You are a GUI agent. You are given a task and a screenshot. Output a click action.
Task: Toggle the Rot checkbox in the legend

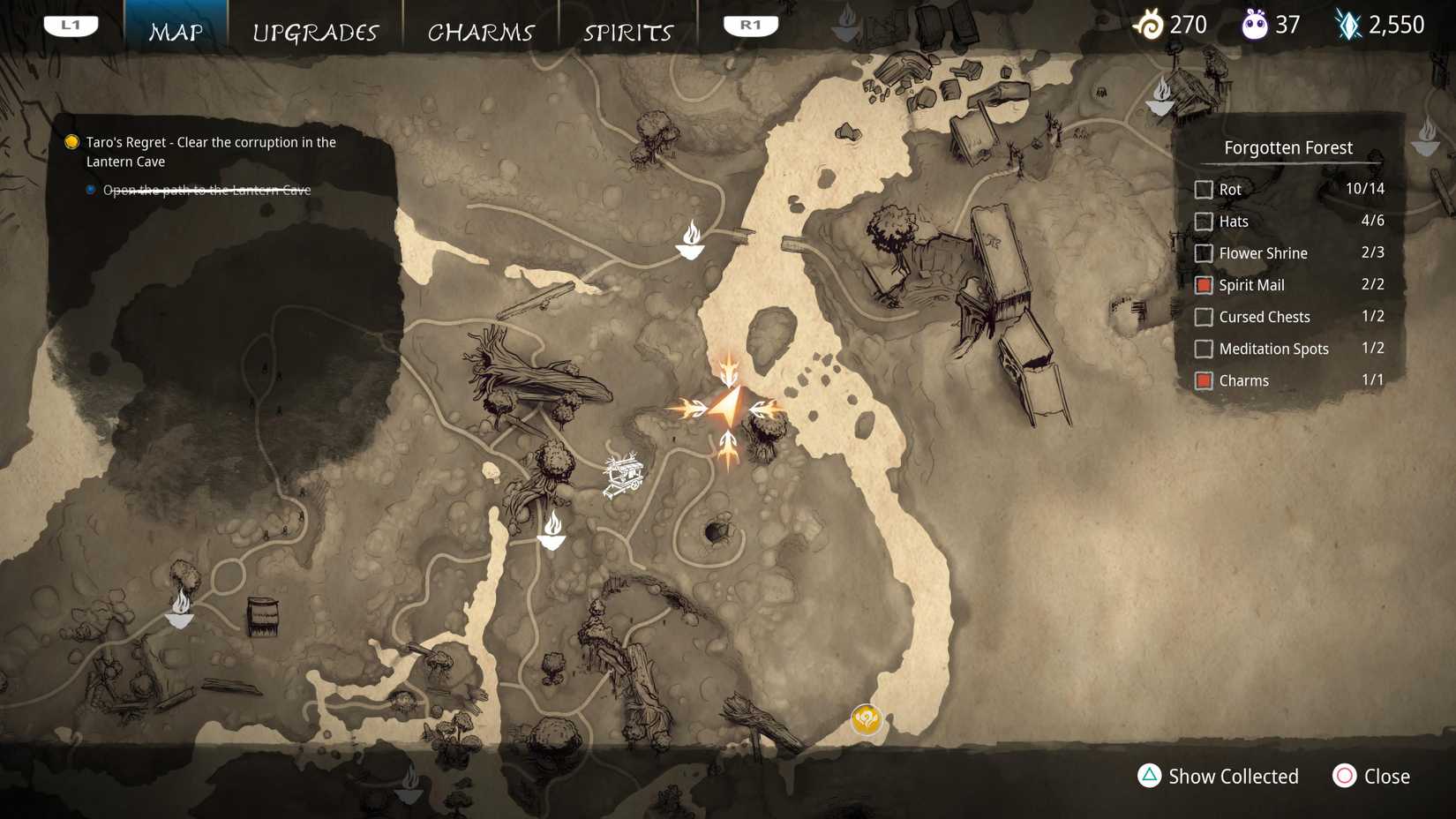1204,189
